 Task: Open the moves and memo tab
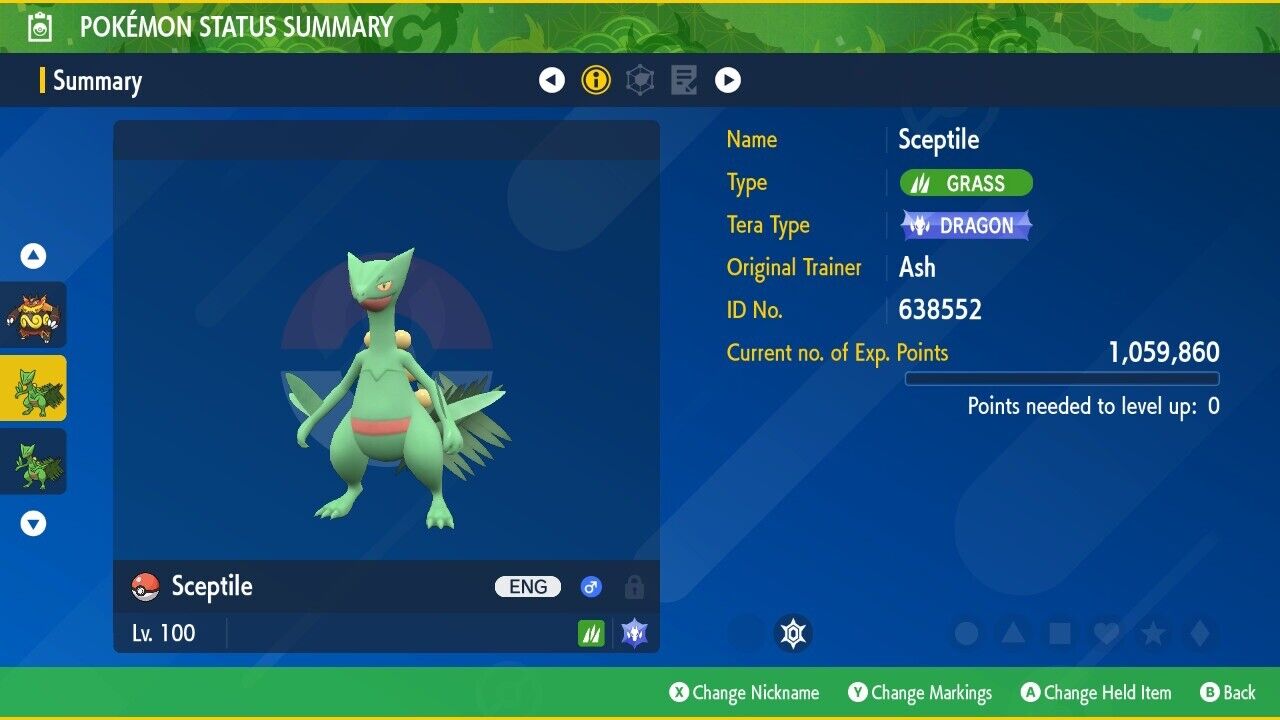point(684,80)
